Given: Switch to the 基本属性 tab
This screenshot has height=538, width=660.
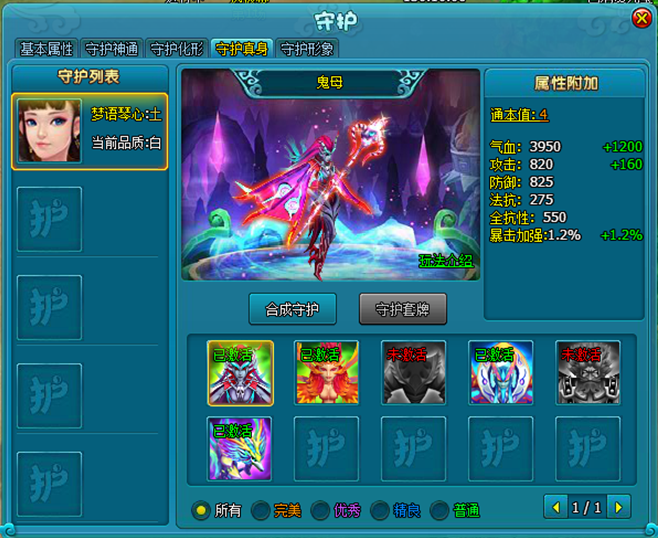Looking at the screenshot, I should 47,49.
